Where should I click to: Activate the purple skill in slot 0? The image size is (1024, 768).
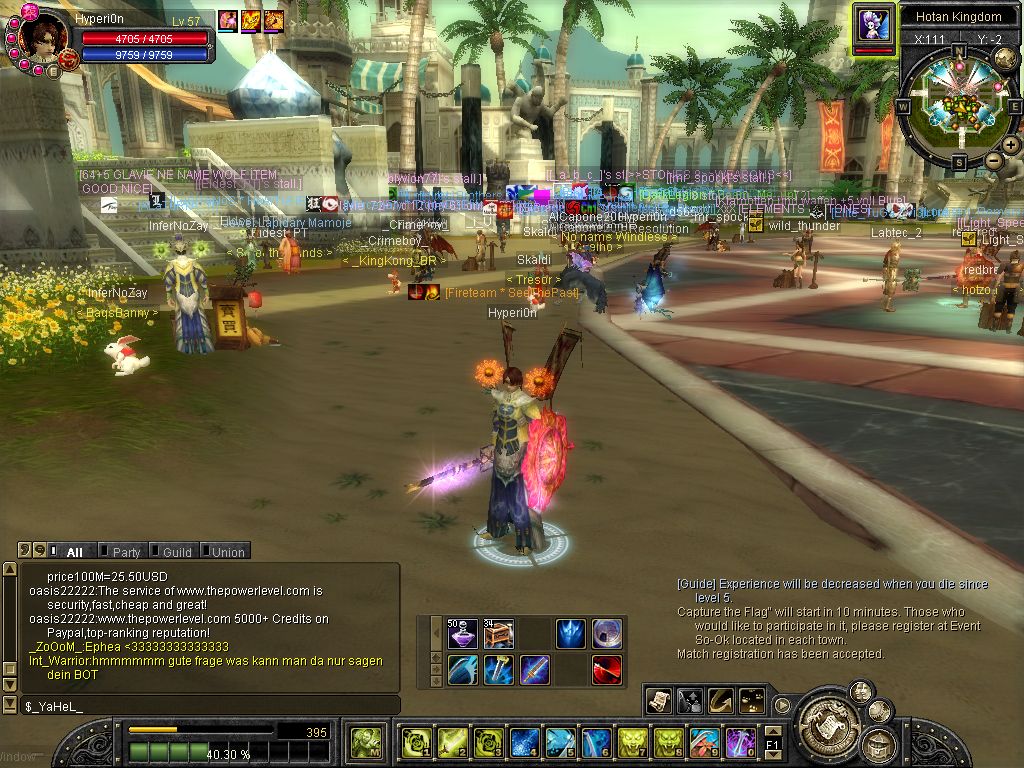pyautogui.click(x=740, y=743)
